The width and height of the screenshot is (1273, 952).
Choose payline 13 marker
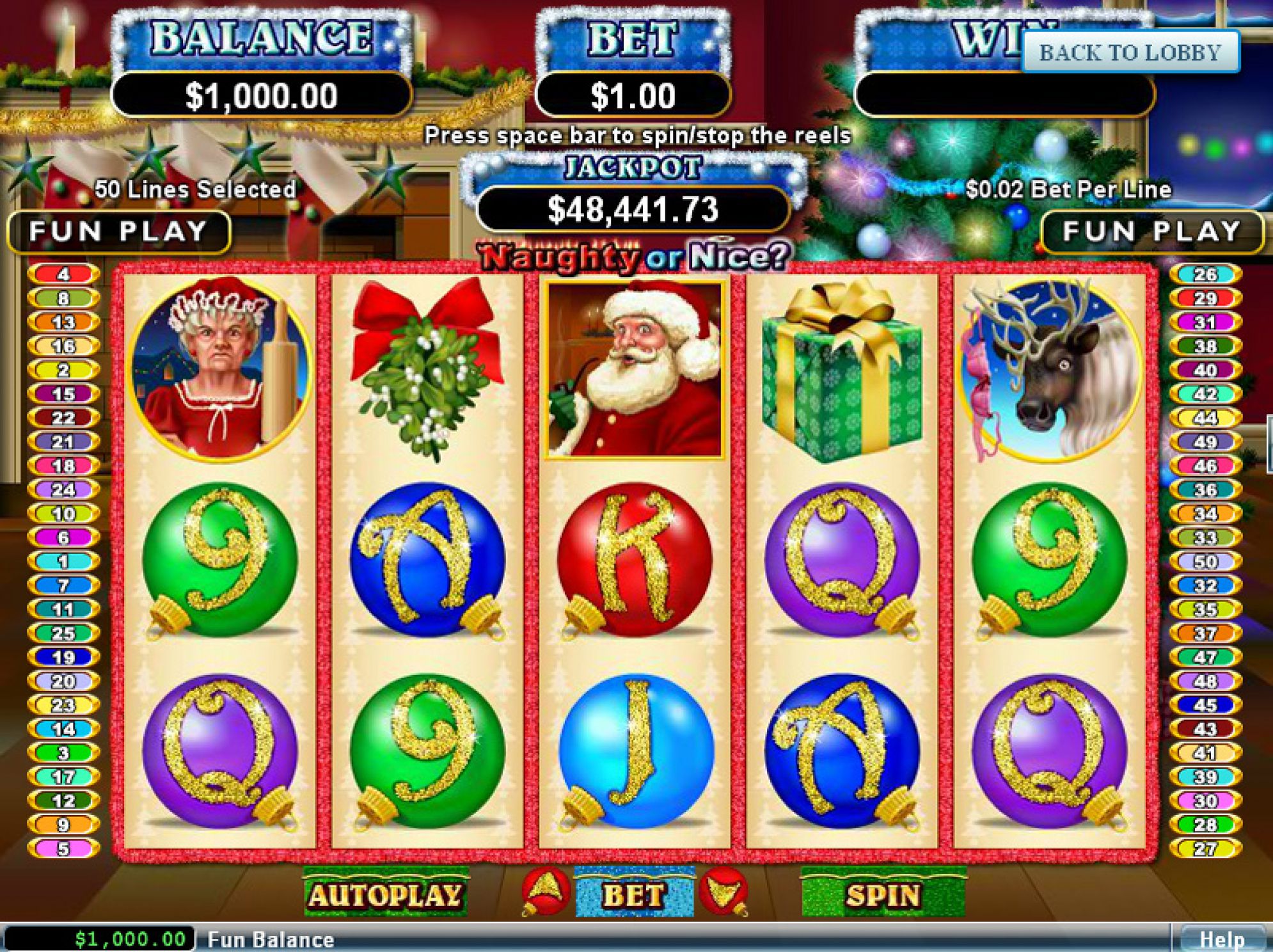tap(63, 322)
